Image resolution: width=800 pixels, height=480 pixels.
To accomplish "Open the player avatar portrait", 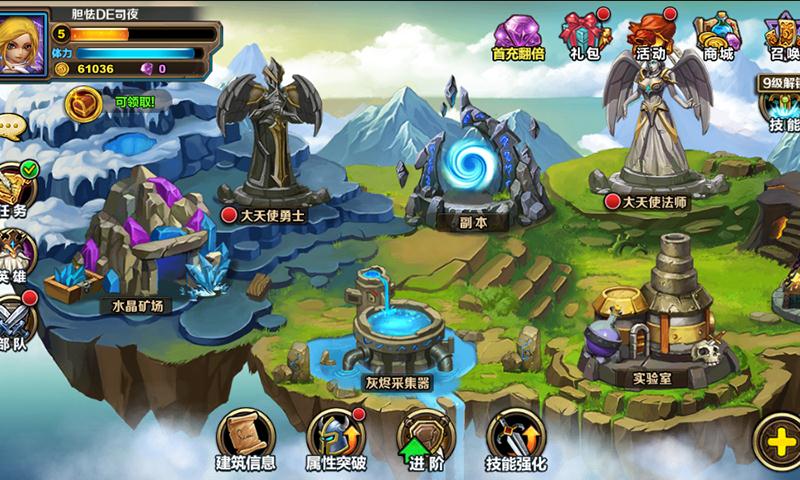I will pyautogui.click(x=24, y=42).
